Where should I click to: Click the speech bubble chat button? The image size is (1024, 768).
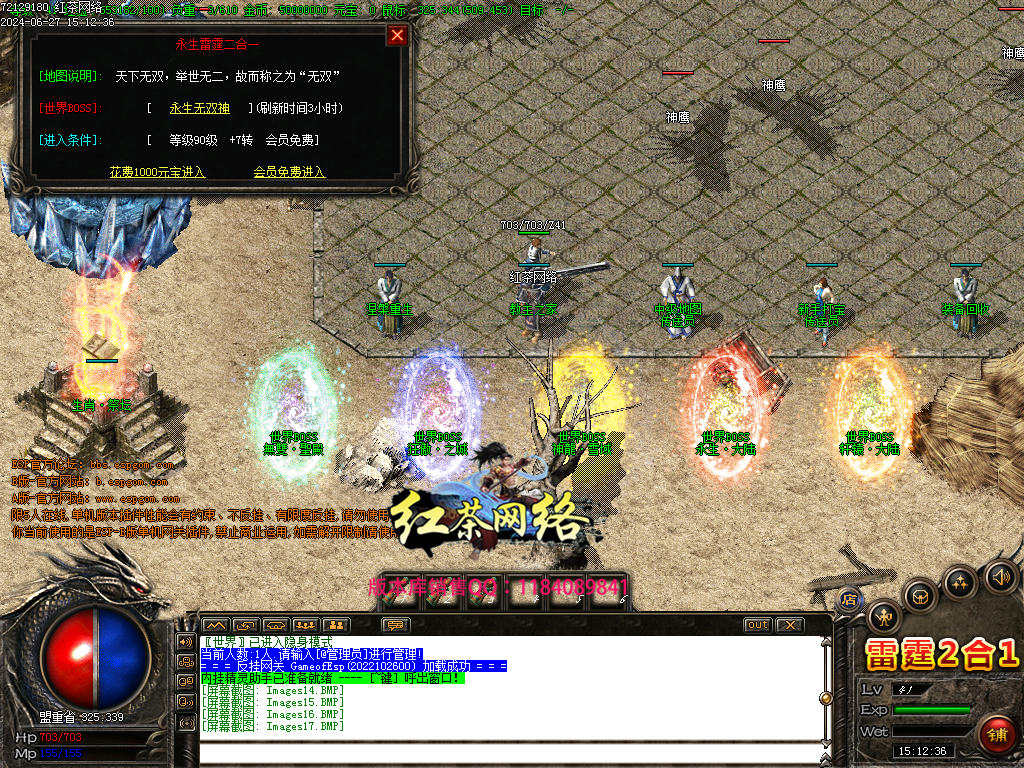[x=396, y=625]
